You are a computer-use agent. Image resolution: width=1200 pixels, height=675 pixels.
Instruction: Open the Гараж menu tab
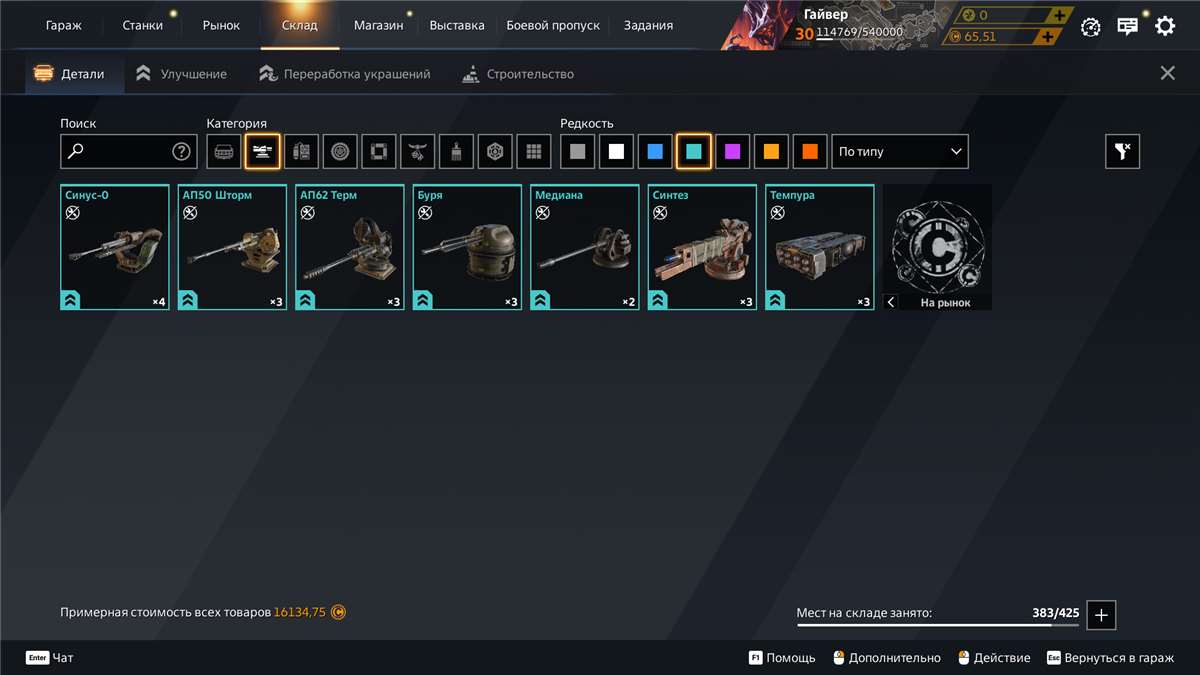pyautogui.click(x=64, y=25)
